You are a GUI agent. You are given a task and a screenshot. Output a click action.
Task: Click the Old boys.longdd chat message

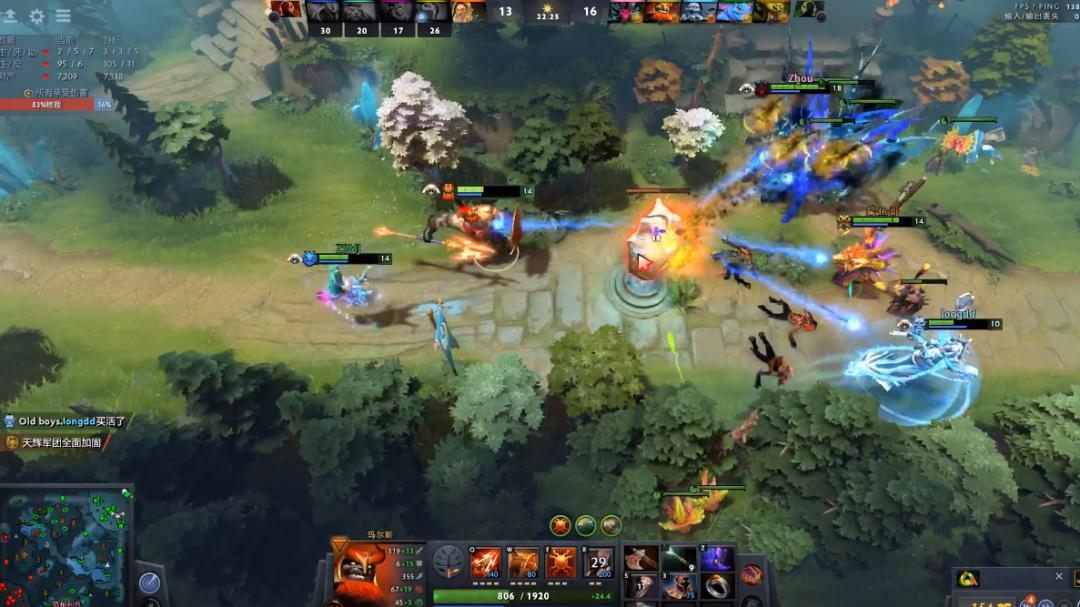pos(66,422)
